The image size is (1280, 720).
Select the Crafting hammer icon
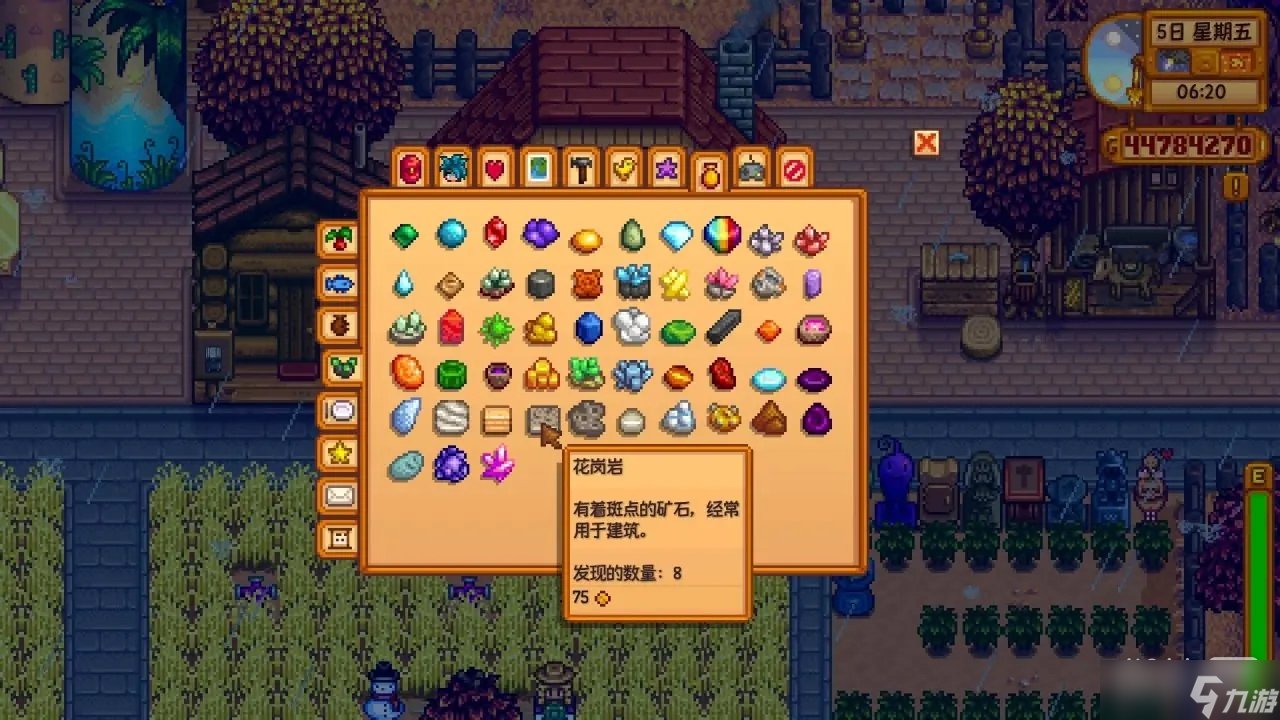580,169
